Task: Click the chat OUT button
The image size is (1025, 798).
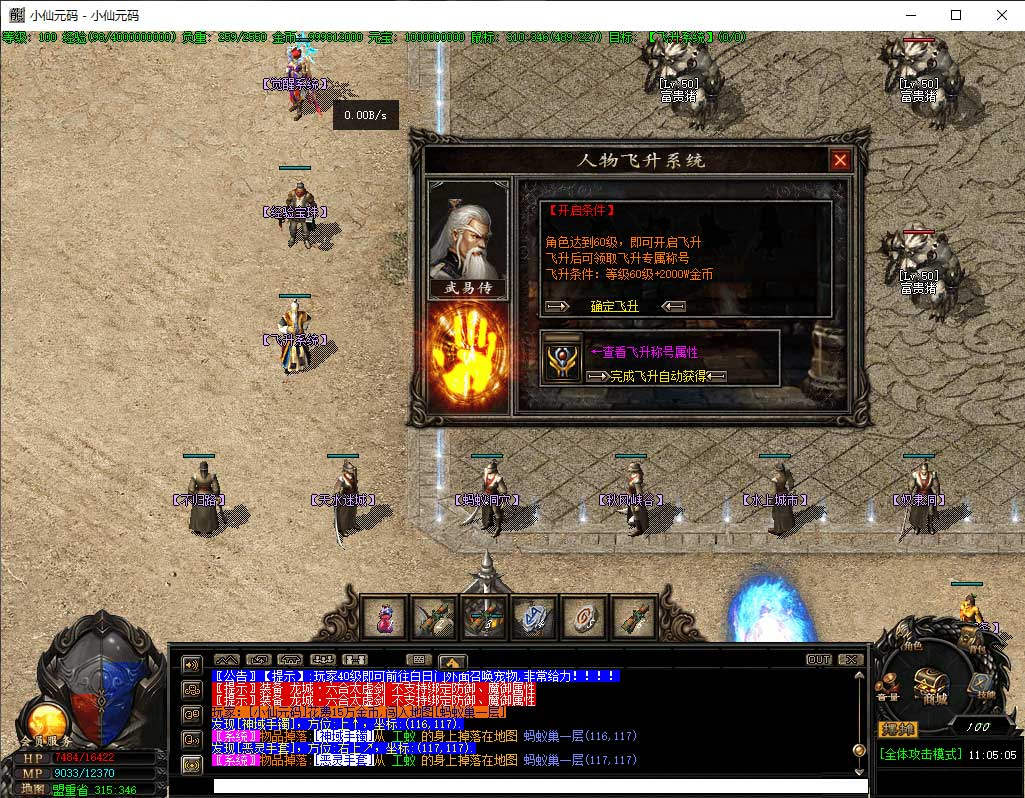Action: [x=819, y=660]
